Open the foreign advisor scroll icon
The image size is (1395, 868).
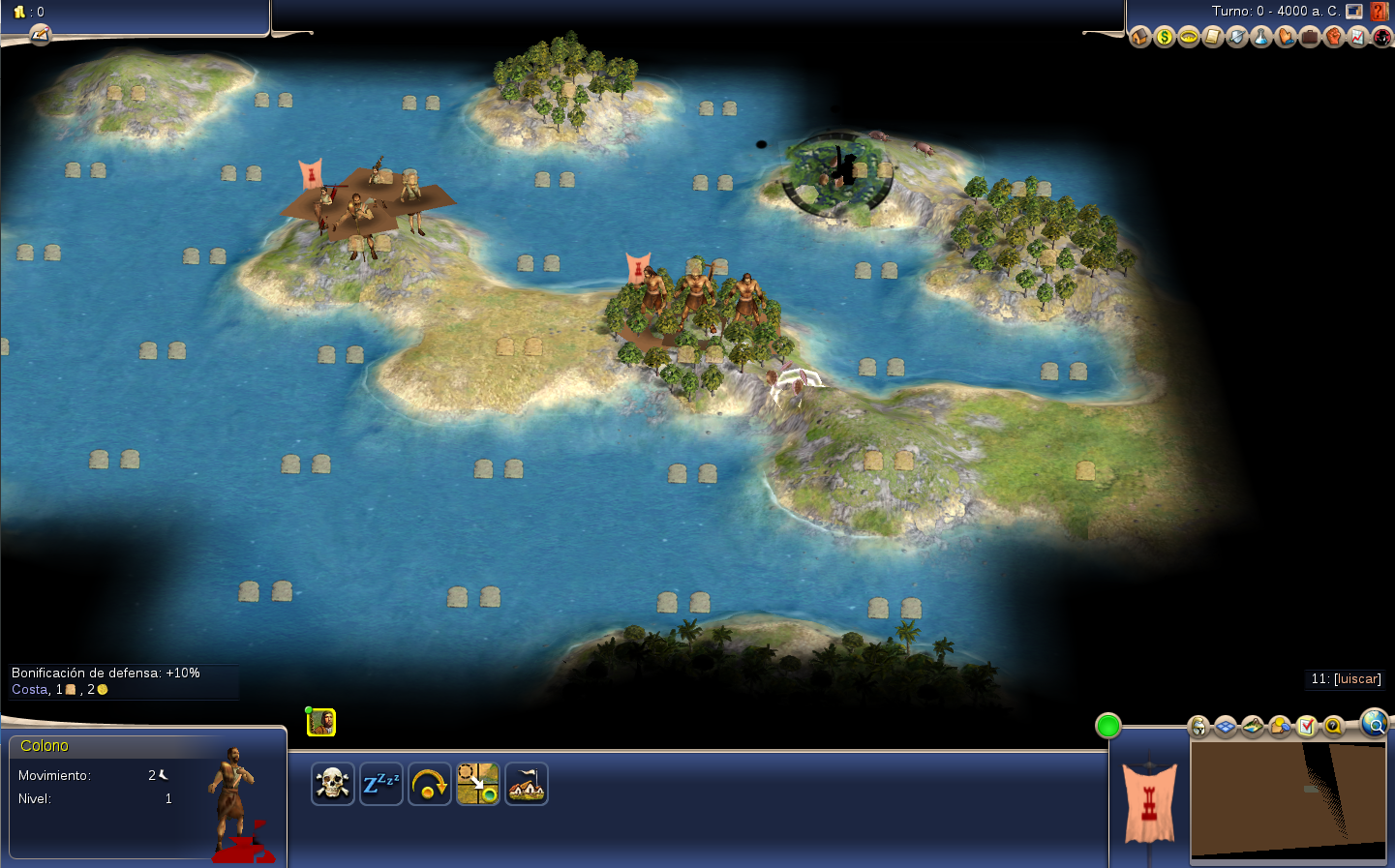pos(1212,37)
